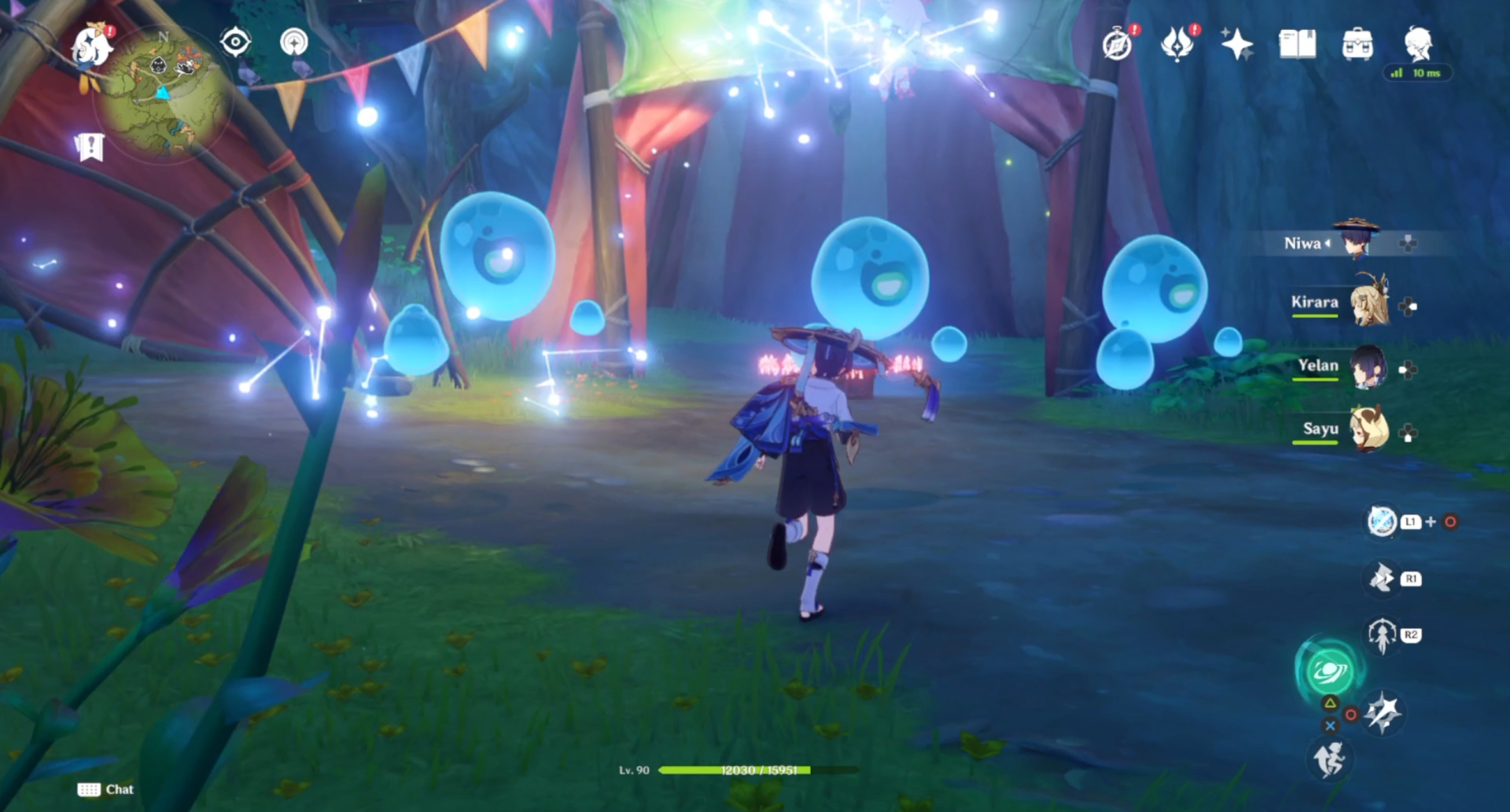Activate the Sprint icon

(x=1331, y=760)
